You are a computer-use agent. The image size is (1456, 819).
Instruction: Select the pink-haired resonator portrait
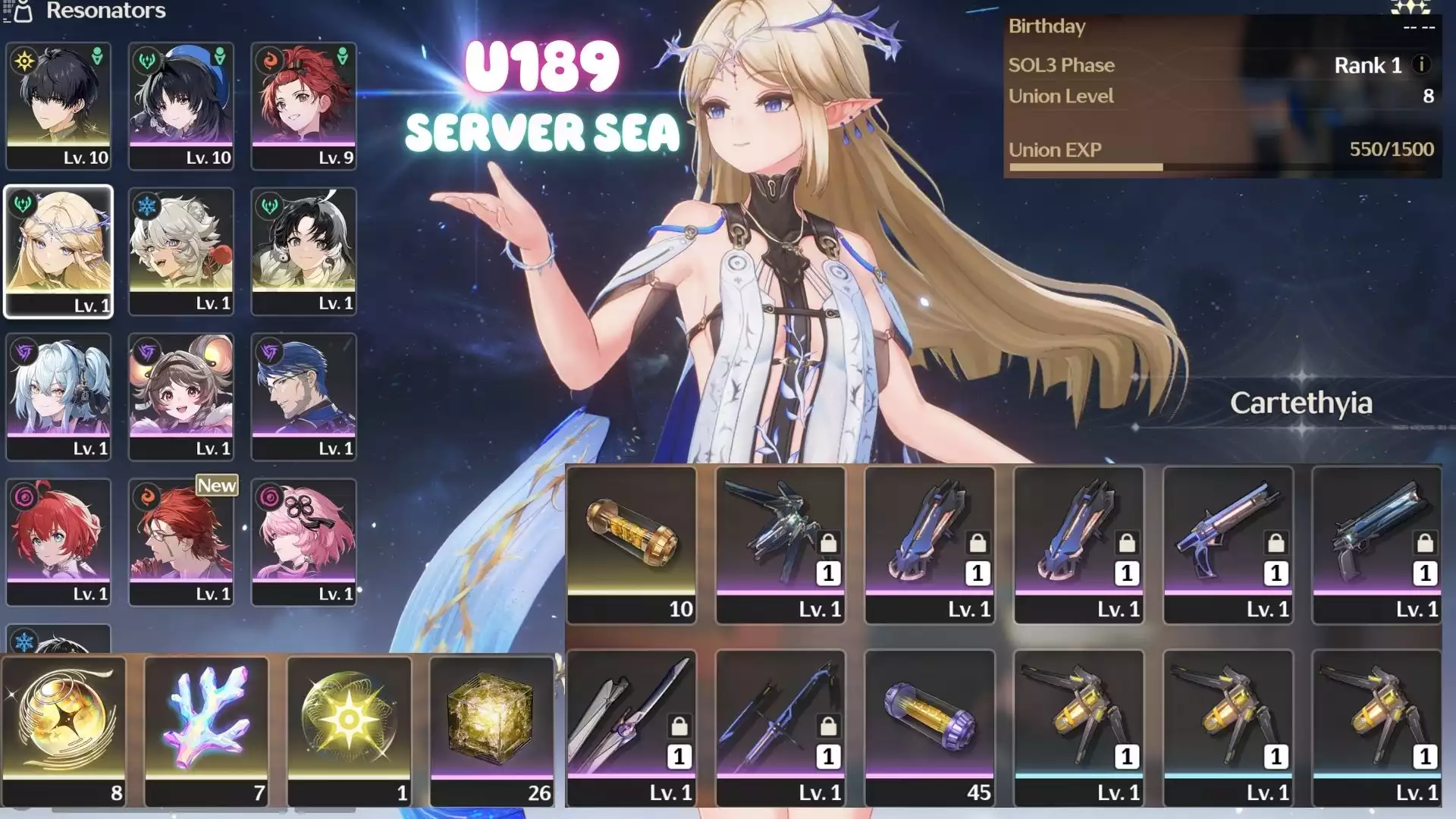click(303, 541)
